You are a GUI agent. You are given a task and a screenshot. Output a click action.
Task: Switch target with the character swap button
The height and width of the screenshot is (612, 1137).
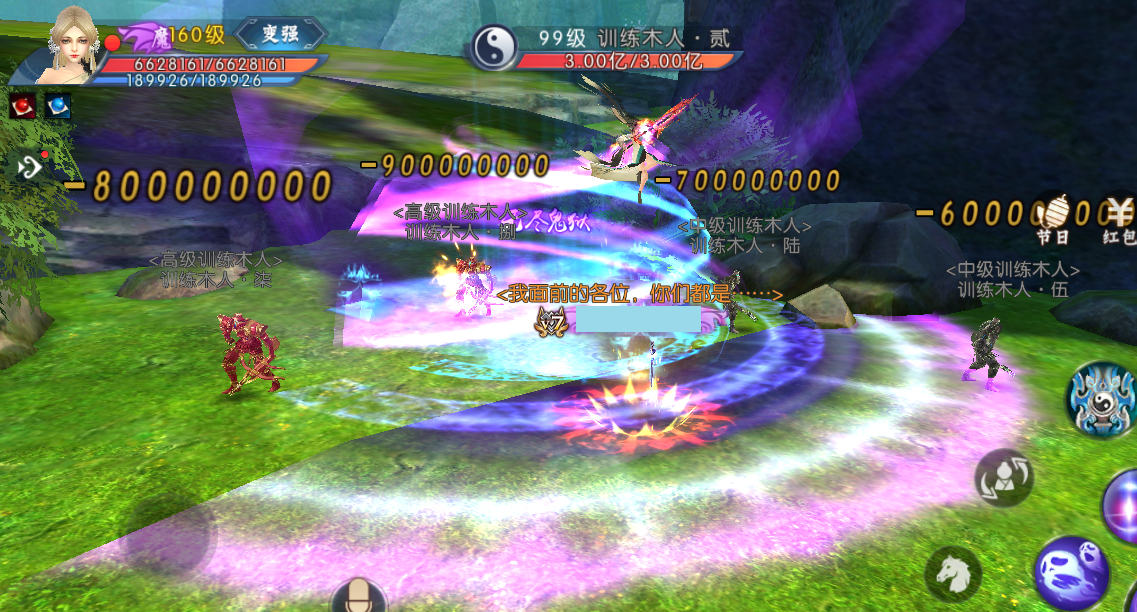1003,478
